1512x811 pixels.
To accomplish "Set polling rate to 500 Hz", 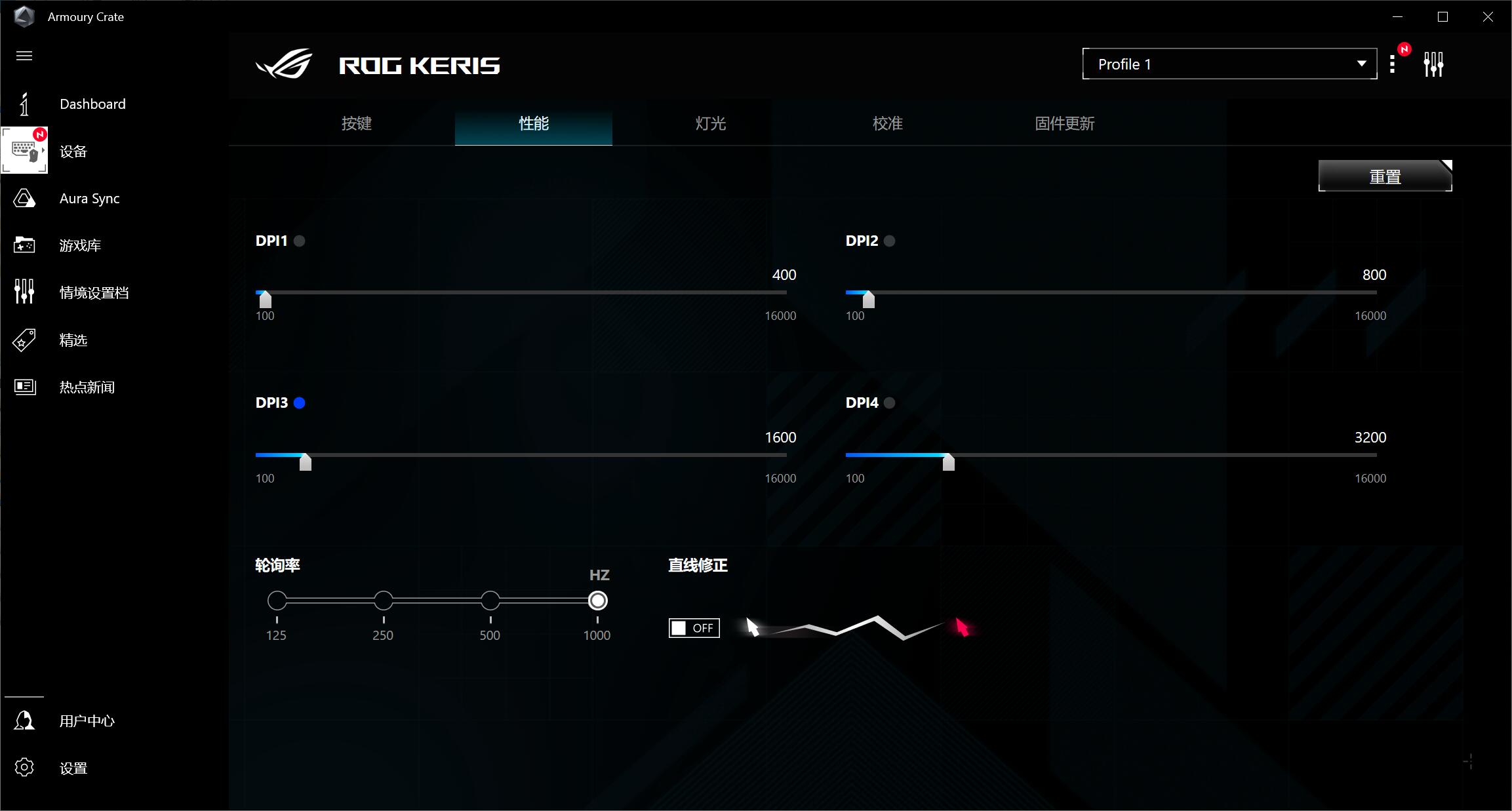I will (490, 601).
